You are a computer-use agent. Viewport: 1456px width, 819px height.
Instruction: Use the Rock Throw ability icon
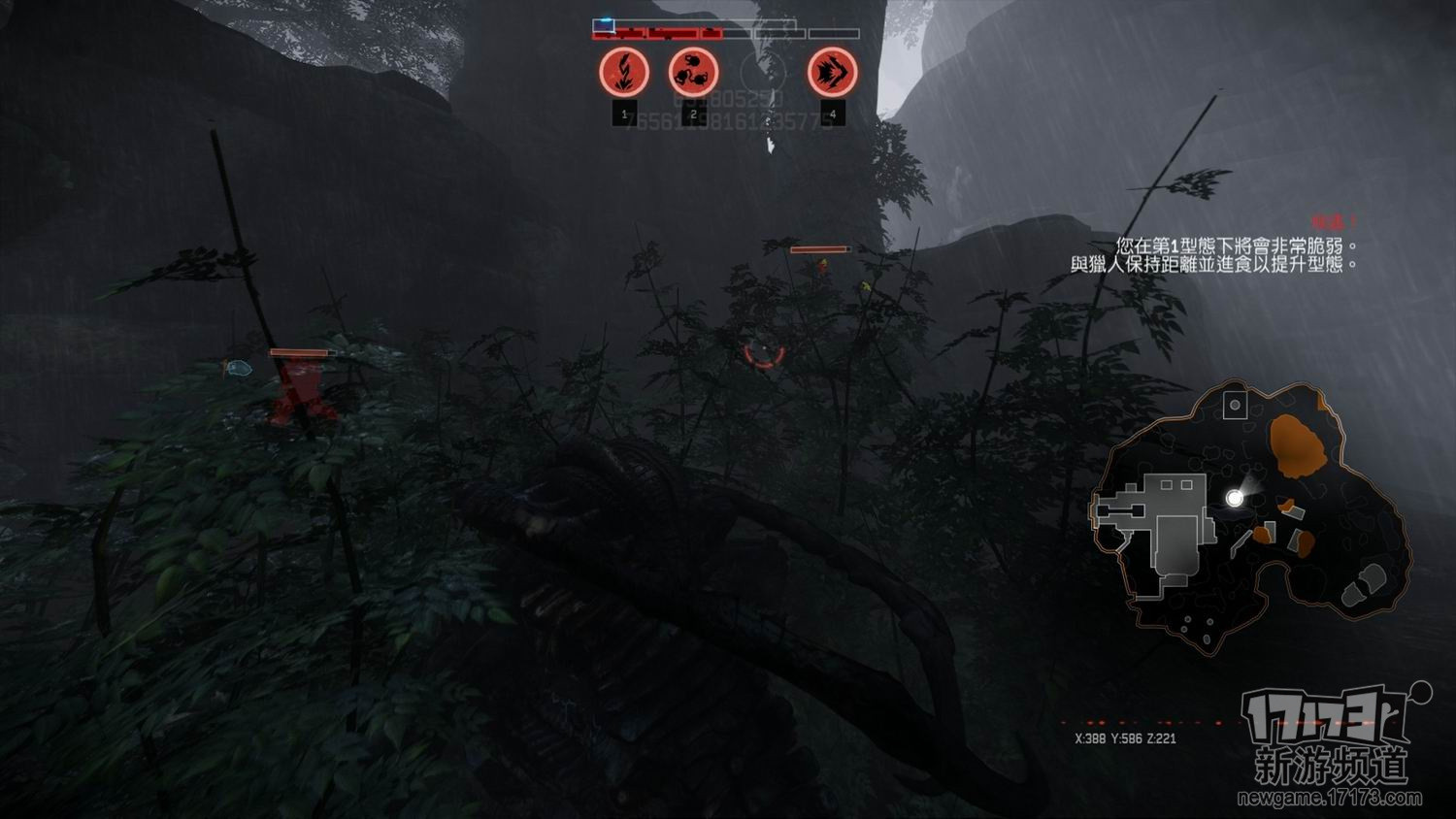pyautogui.click(x=693, y=72)
